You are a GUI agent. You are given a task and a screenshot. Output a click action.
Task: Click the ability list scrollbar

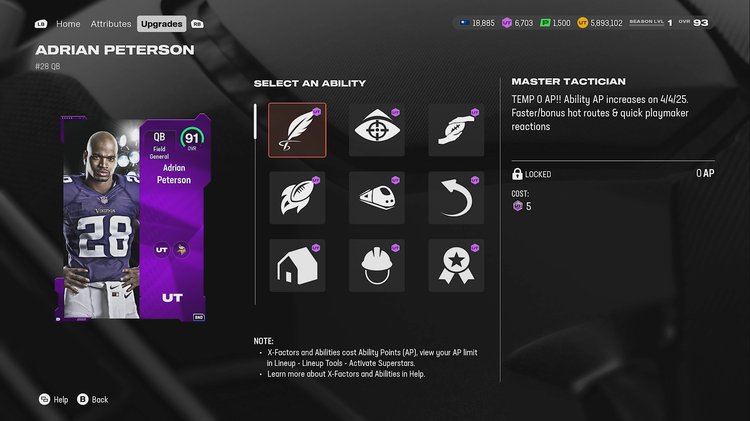click(255, 122)
